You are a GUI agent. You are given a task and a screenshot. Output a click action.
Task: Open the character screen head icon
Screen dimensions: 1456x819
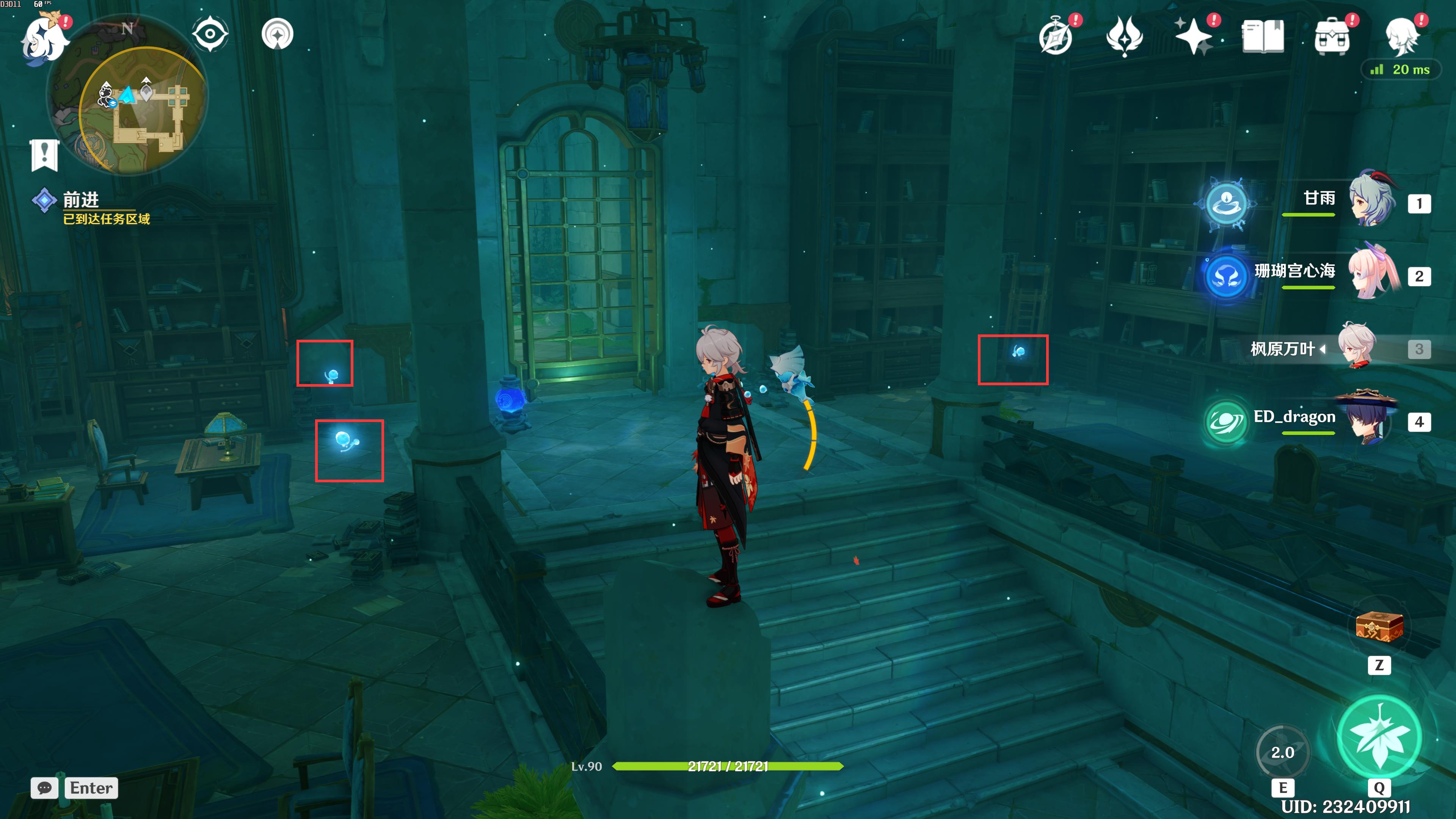point(1402,37)
